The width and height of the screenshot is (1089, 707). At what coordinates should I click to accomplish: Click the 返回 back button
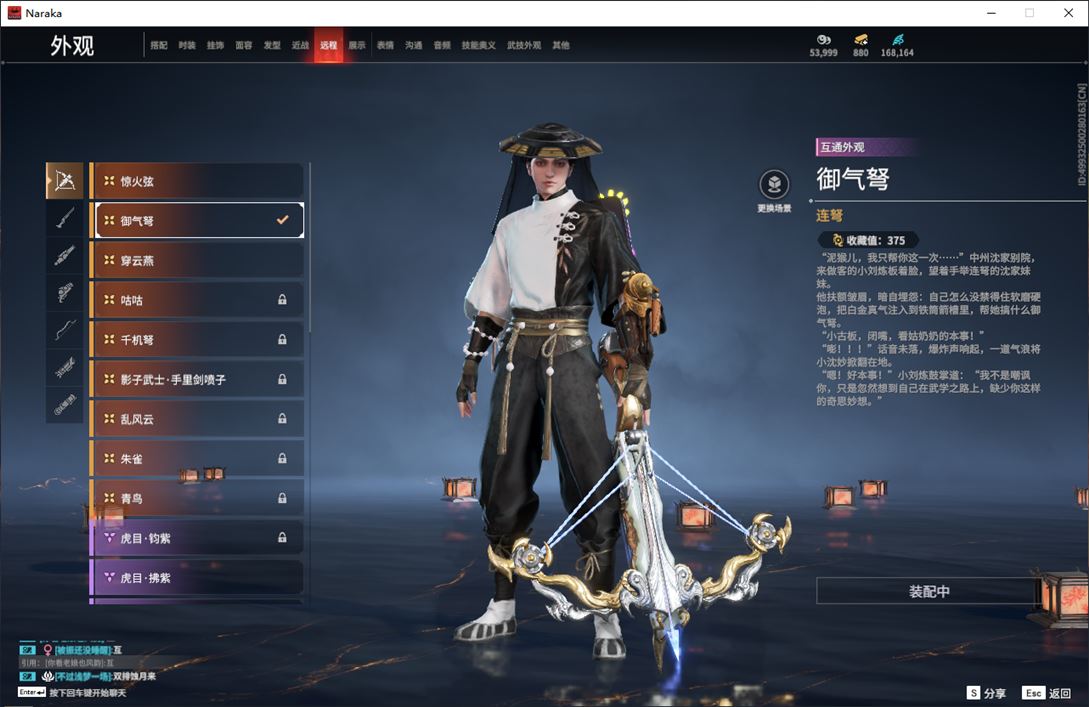1047,692
